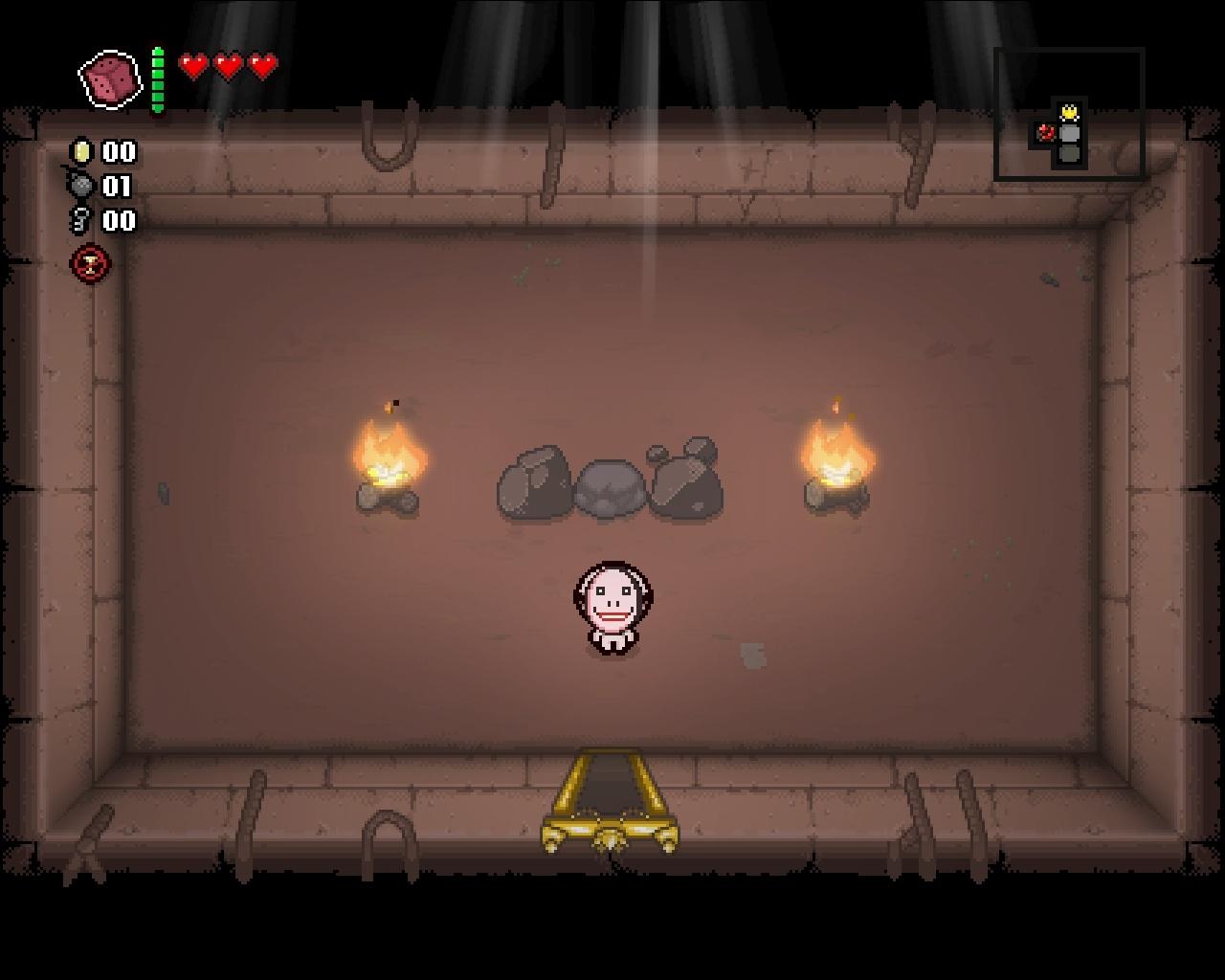
Task: Click the yellow treasure room icon on minimap
Action: 1069,112
